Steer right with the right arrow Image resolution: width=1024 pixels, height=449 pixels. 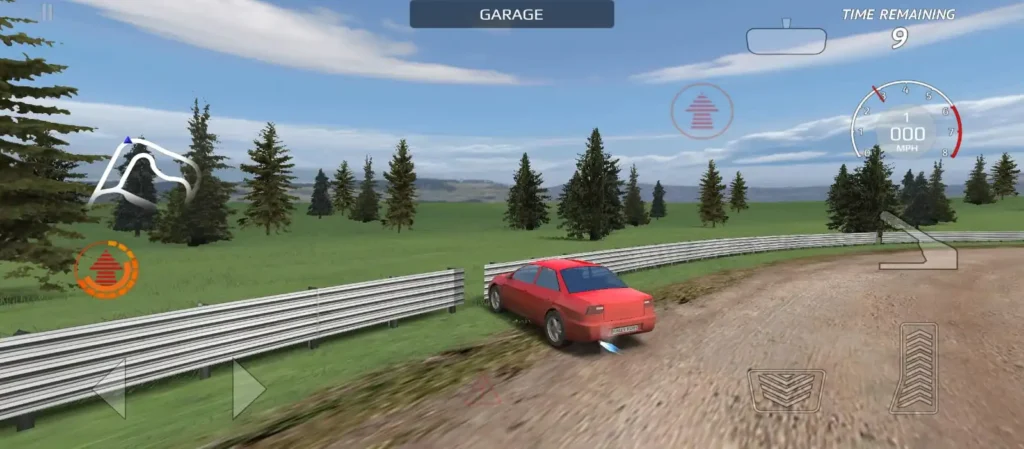pyautogui.click(x=248, y=388)
